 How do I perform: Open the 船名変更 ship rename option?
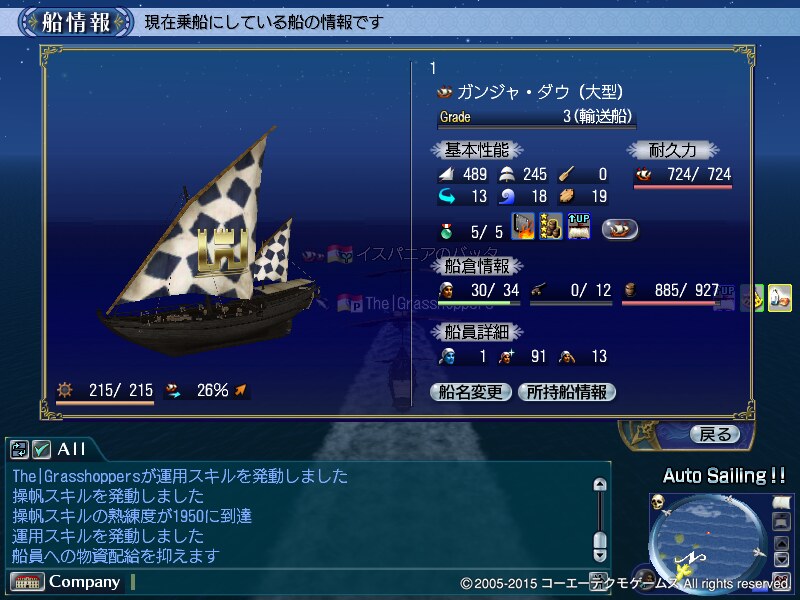[x=471, y=392]
